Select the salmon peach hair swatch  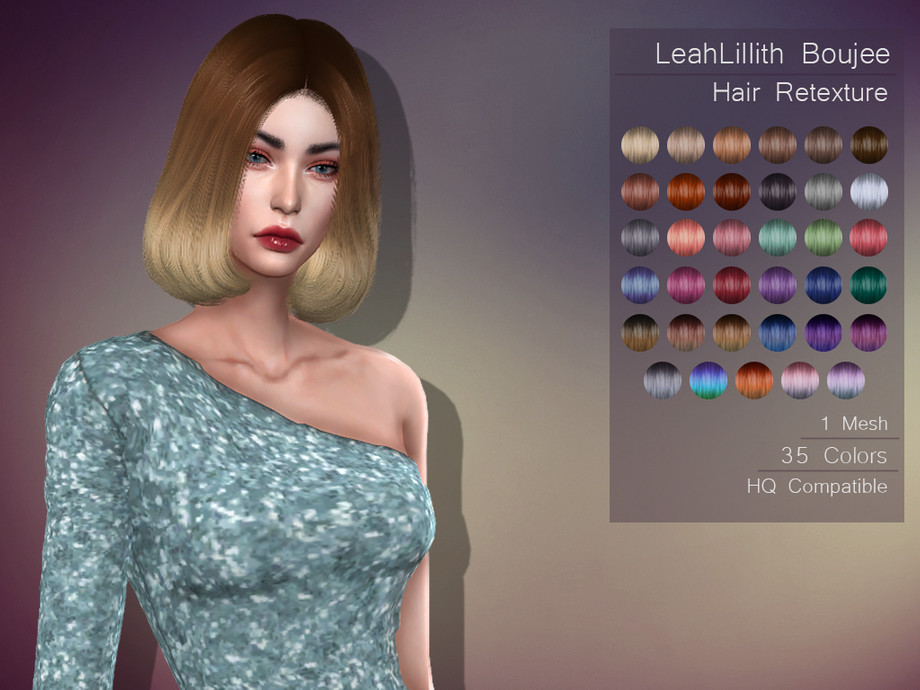686,238
